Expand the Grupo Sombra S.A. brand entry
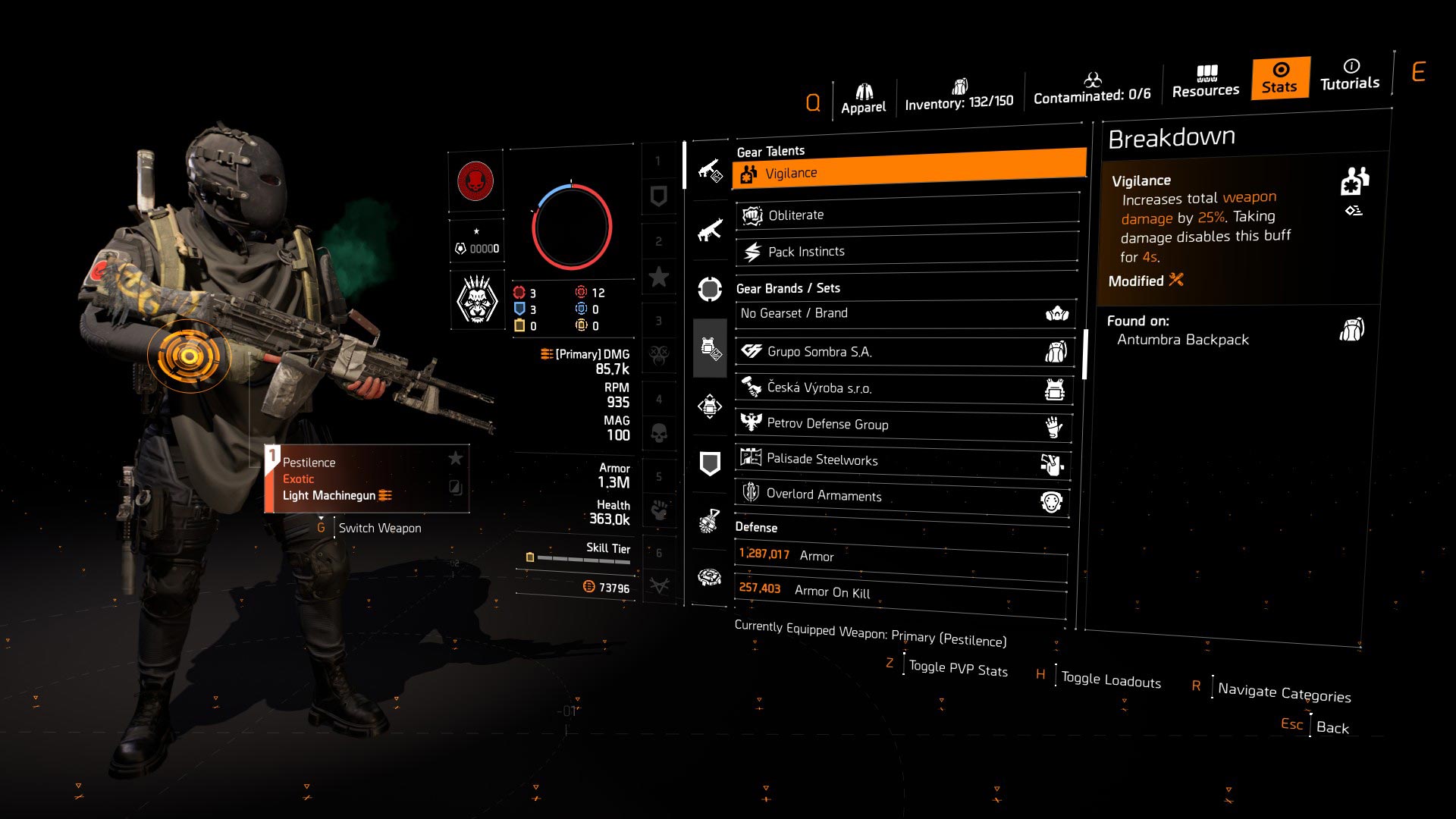 click(x=904, y=351)
